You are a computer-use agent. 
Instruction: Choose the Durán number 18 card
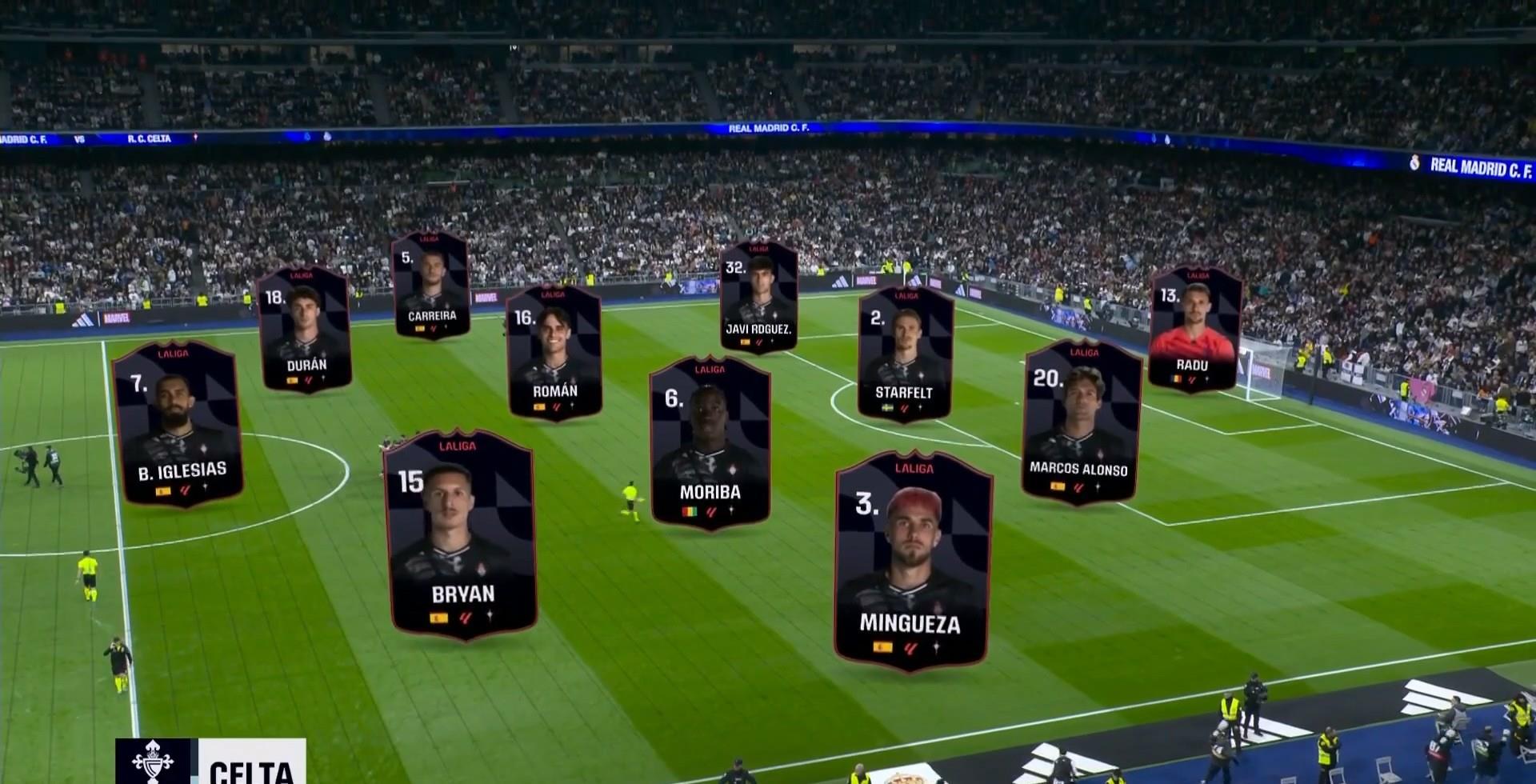tap(305, 330)
